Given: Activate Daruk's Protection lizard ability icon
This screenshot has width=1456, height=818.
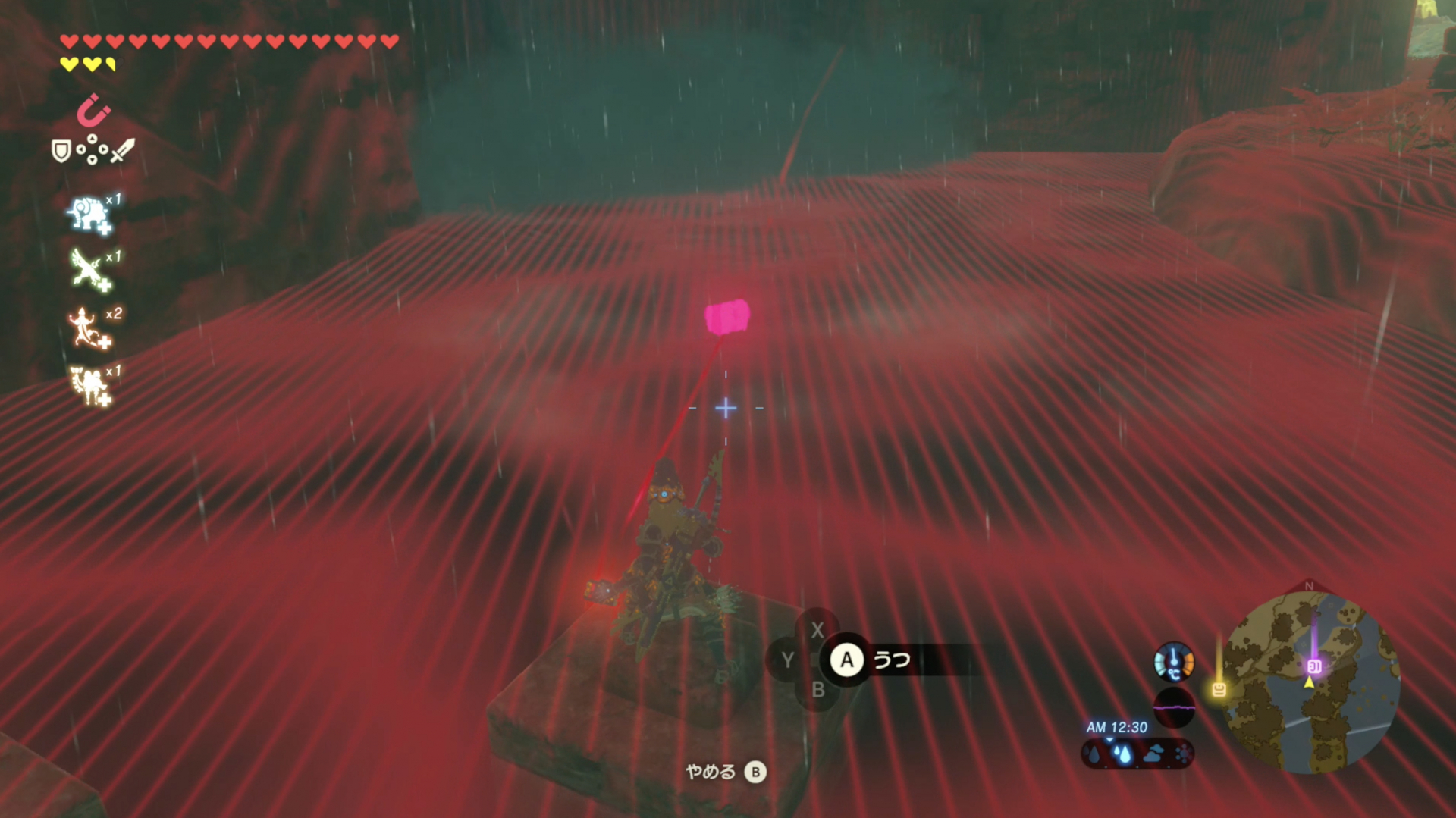Looking at the screenshot, I should 90,328.
